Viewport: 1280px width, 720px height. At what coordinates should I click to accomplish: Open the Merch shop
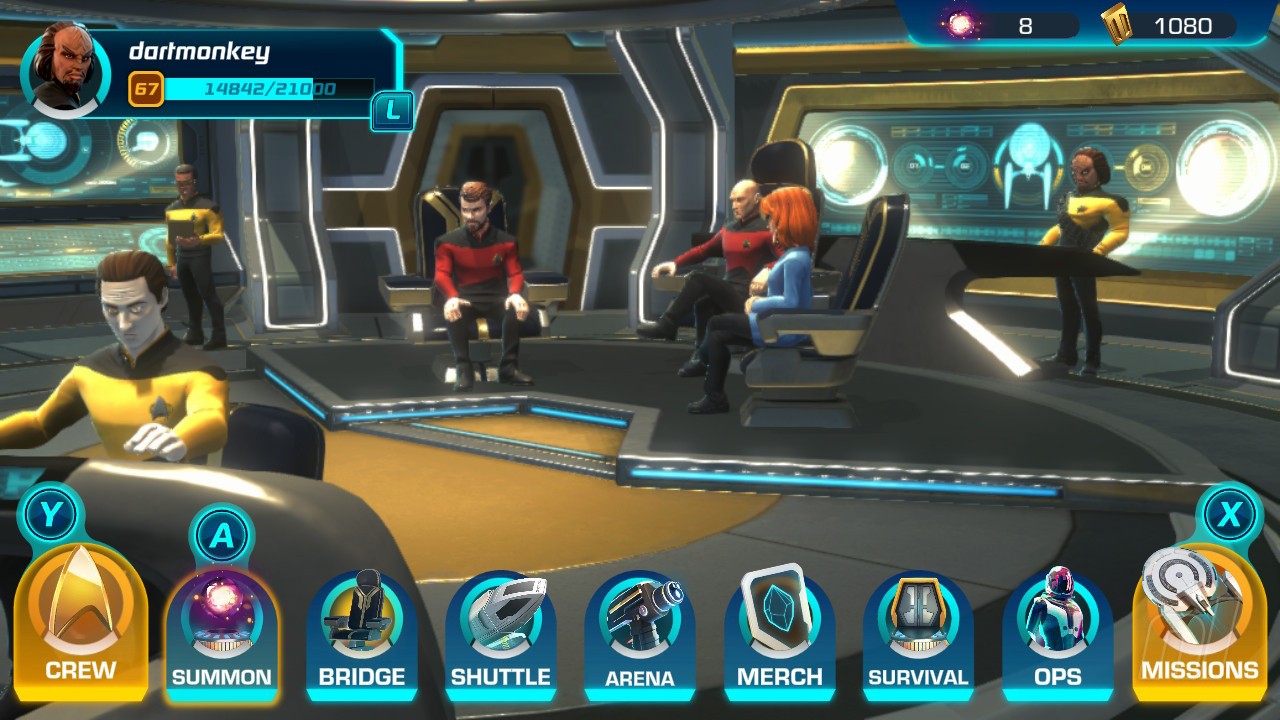point(779,630)
